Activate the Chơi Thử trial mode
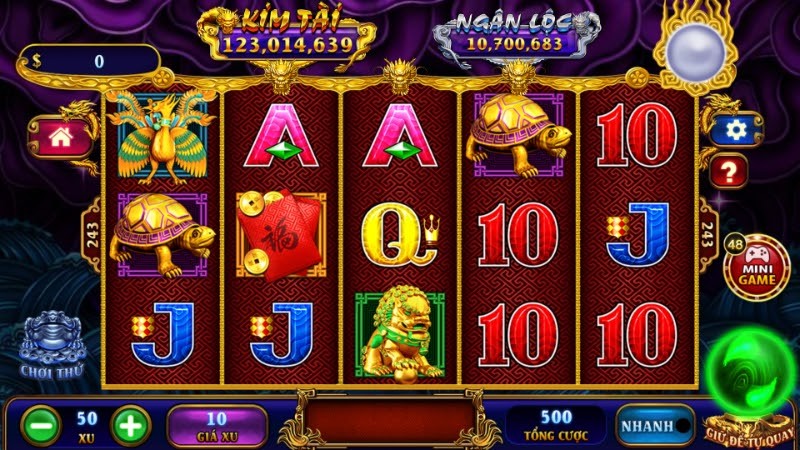 (51, 345)
